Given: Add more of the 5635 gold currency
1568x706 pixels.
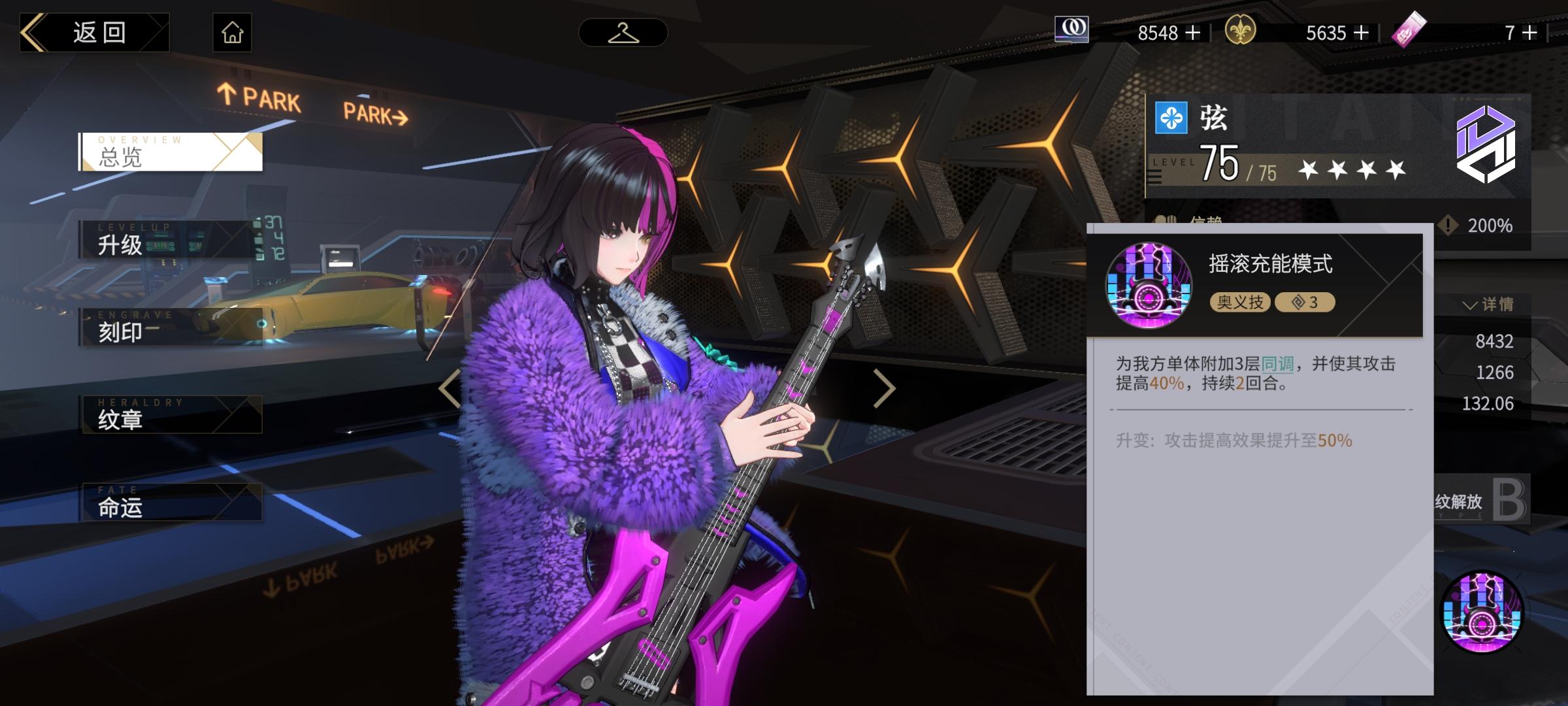Looking at the screenshot, I should [x=1362, y=33].
